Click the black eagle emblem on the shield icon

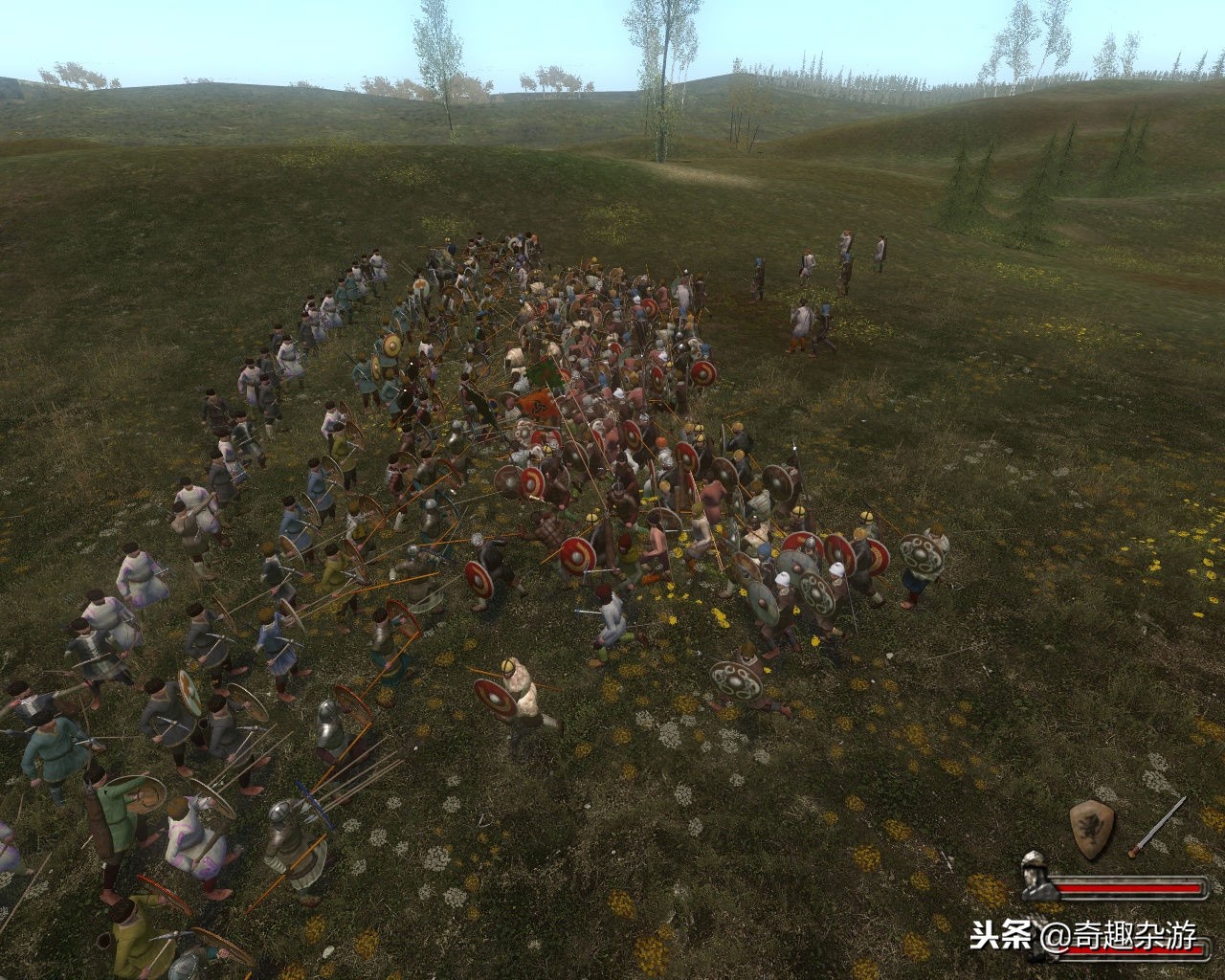coord(1090,827)
